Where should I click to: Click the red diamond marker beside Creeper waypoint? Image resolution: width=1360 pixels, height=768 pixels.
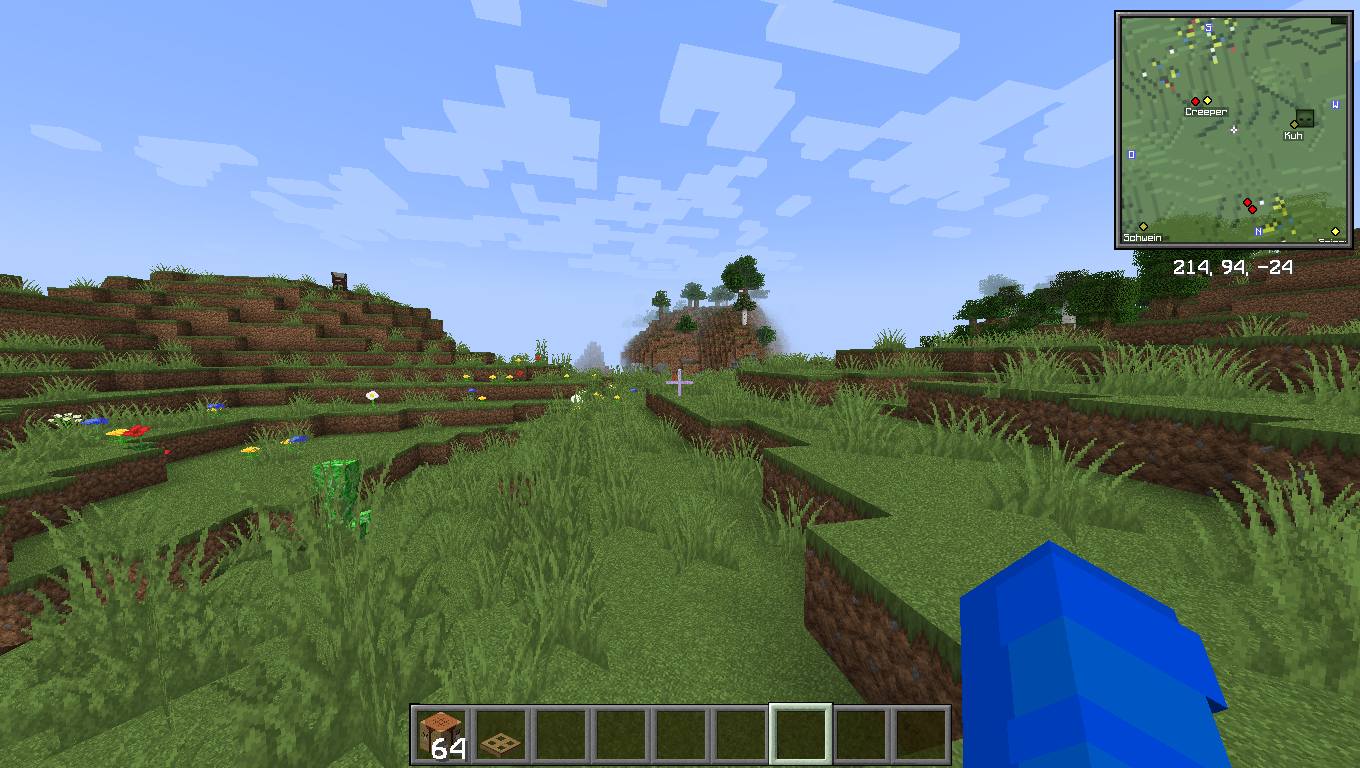click(1195, 101)
